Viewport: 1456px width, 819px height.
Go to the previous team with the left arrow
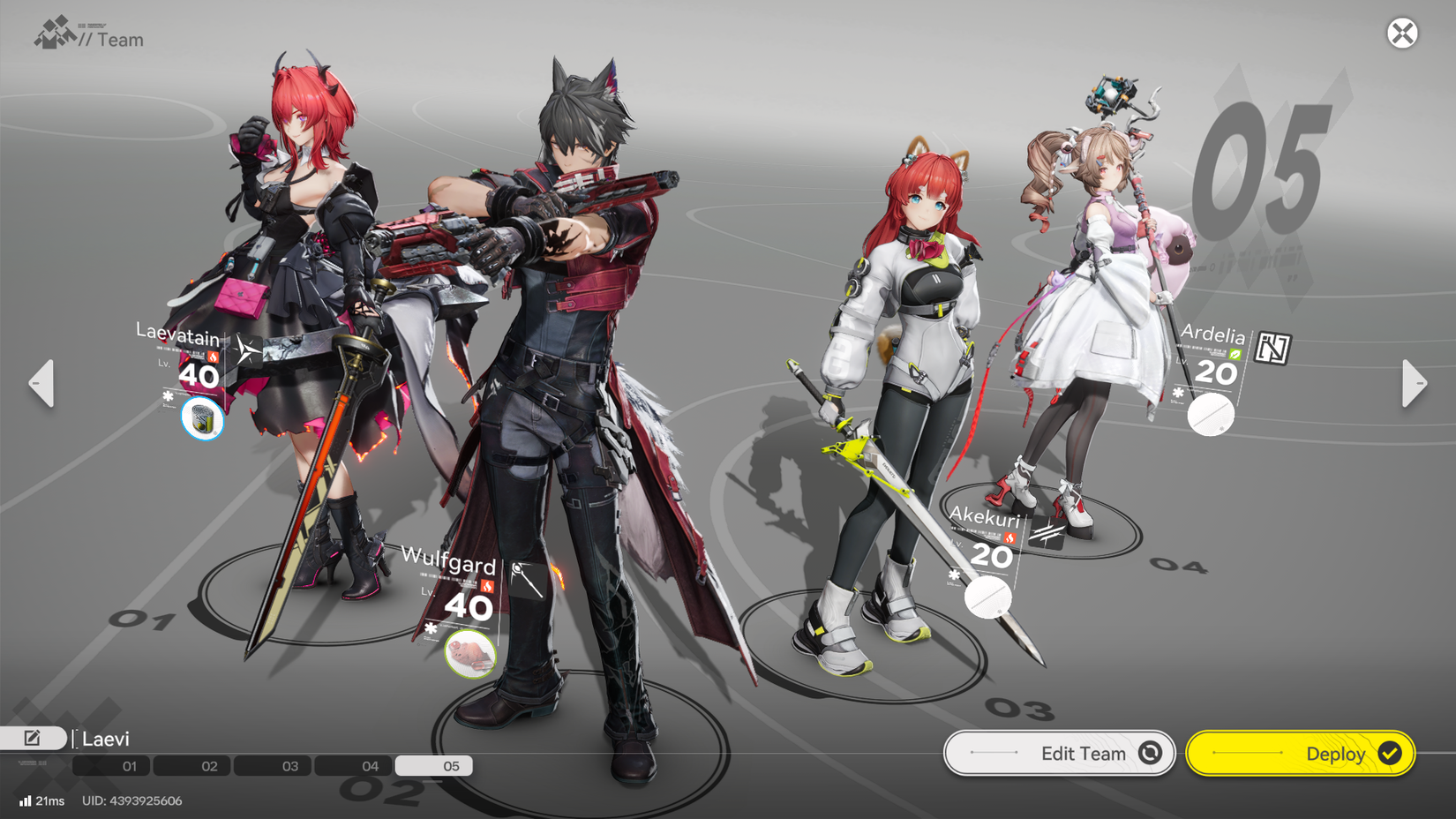41,383
